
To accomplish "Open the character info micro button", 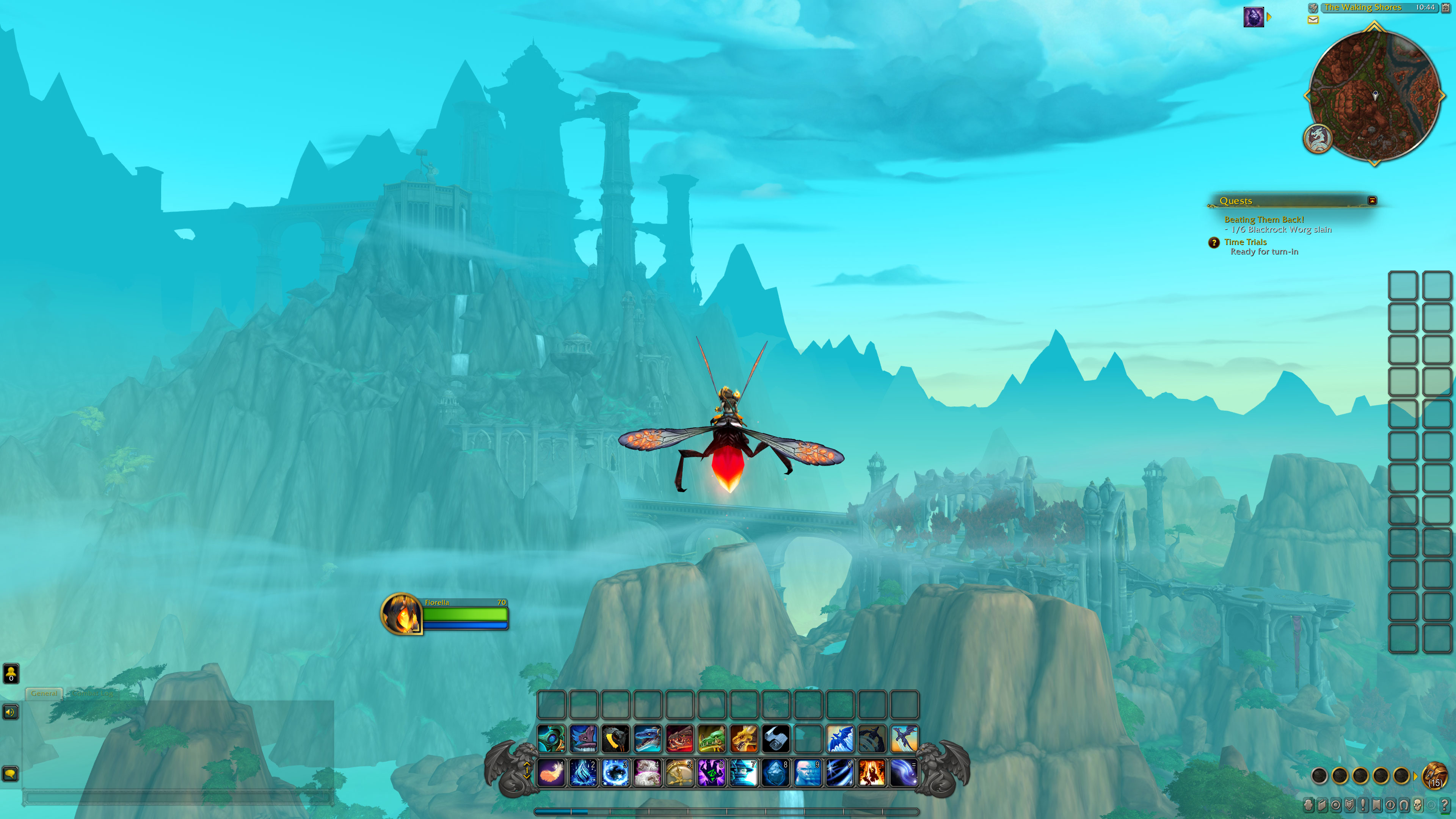I will 1309,805.
